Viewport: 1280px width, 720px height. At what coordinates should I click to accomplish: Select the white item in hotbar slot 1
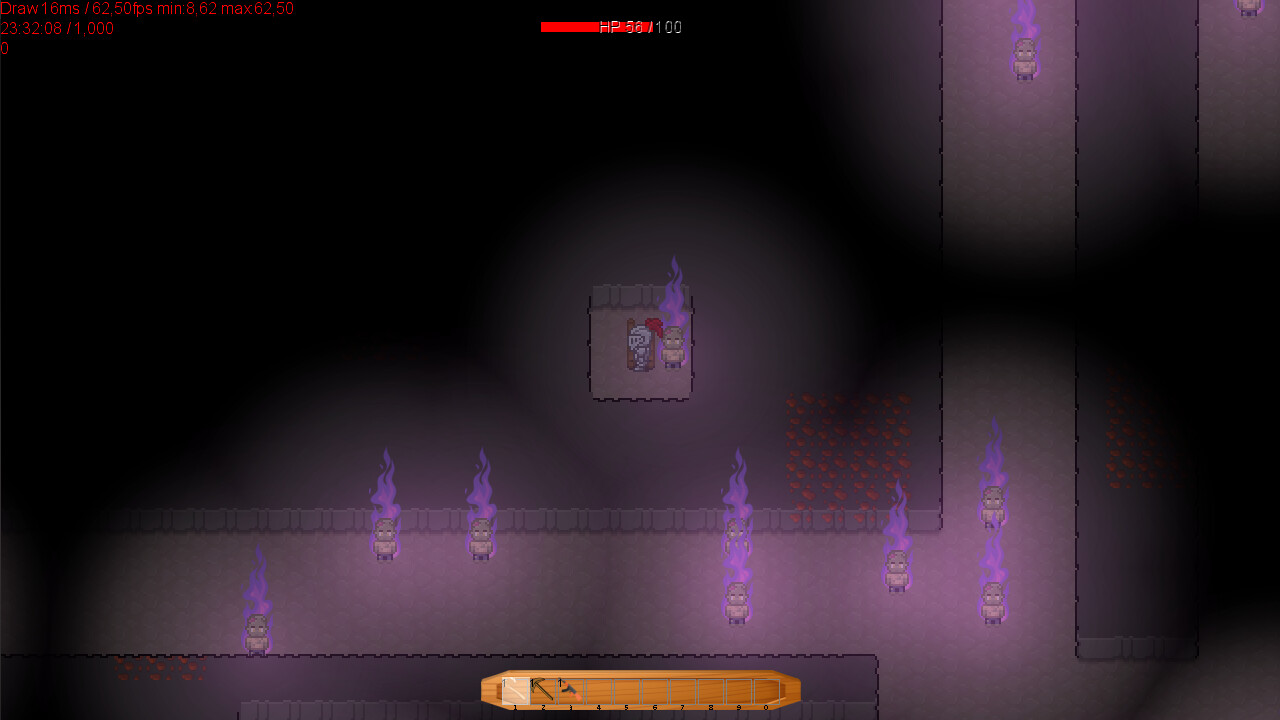pyautogui.click(x=515, y=690)
